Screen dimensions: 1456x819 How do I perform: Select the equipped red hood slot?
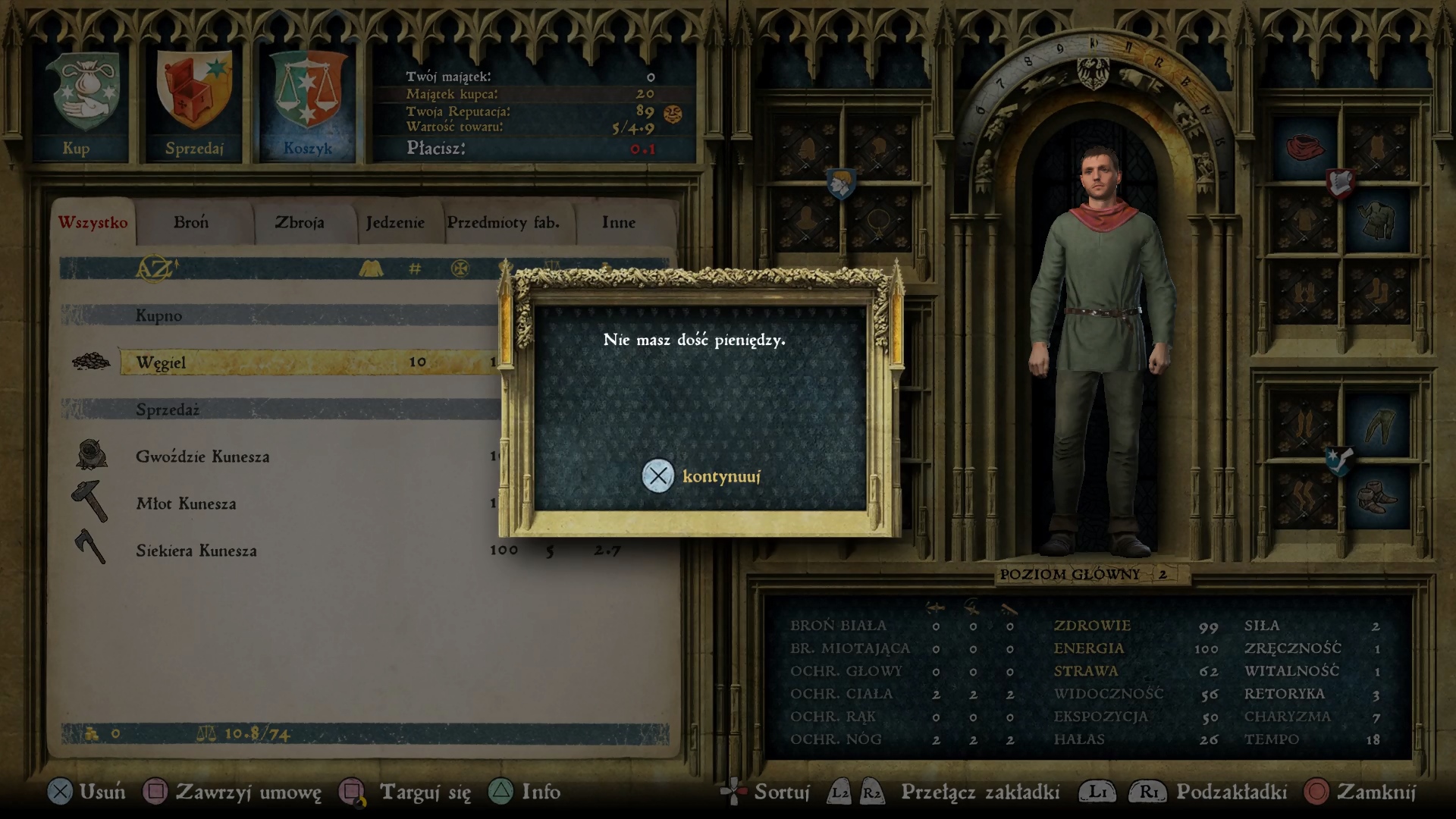[1304, 147]
